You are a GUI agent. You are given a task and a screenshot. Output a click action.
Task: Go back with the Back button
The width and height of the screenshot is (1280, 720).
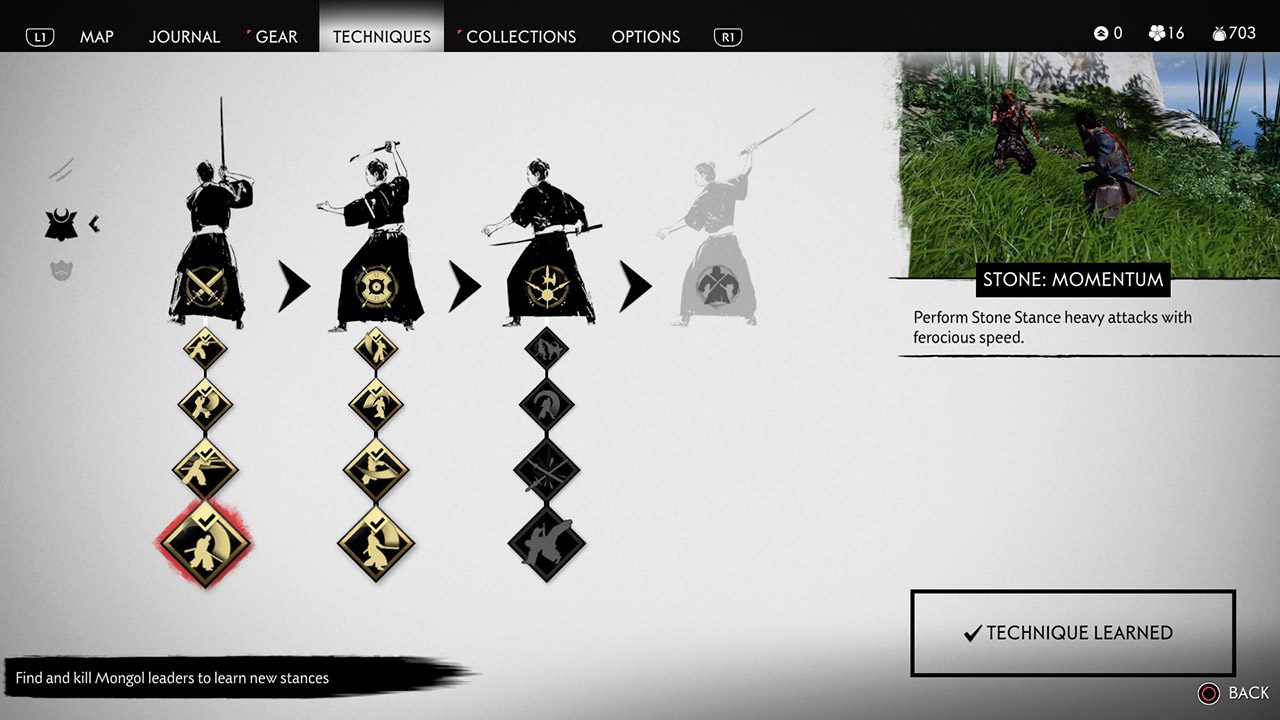click(x=1234, y=693)
